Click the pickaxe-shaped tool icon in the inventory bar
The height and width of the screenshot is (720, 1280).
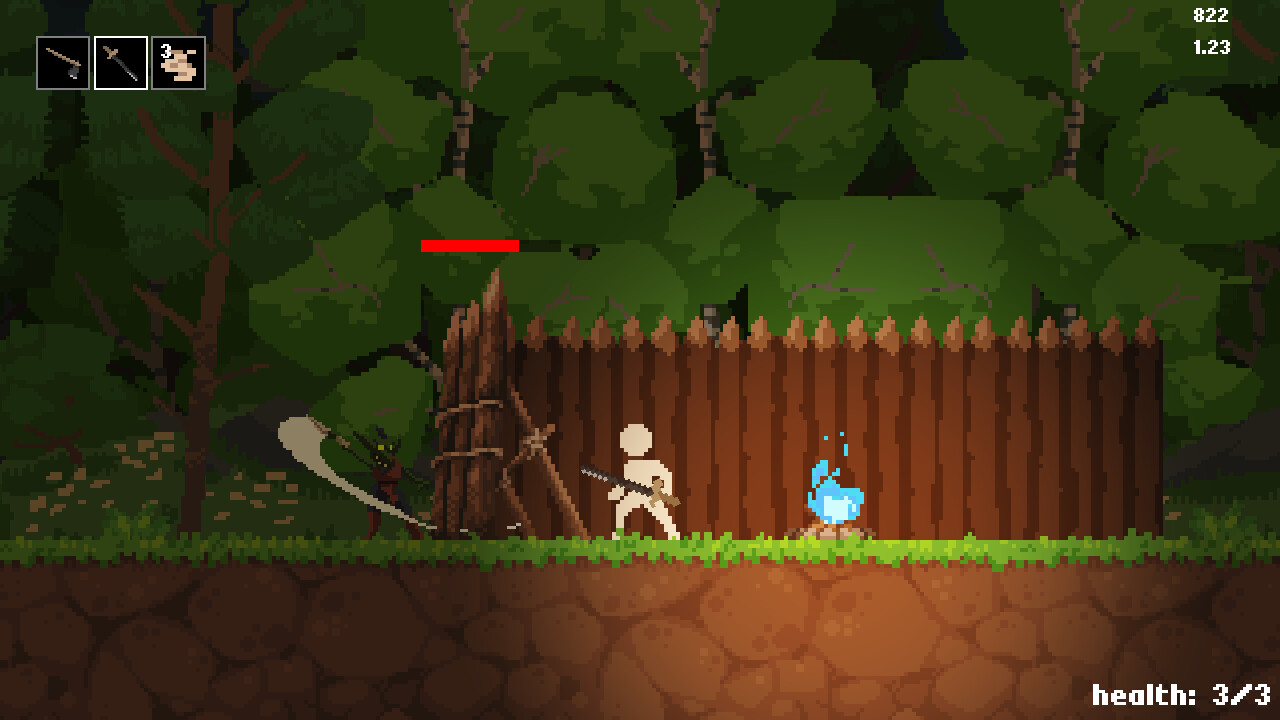pos(60,62)
